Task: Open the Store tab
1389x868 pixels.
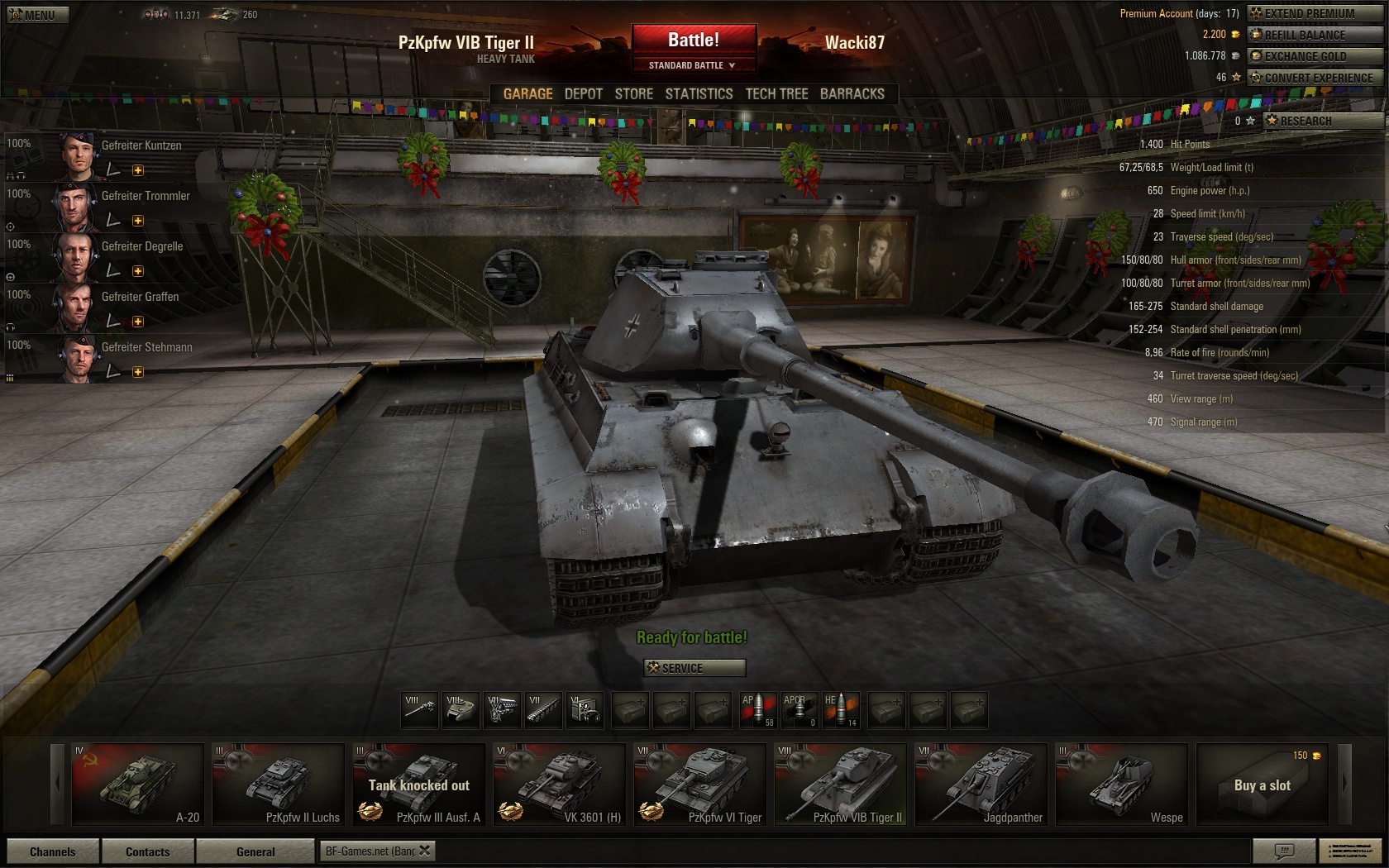Action: click(633, 94)
